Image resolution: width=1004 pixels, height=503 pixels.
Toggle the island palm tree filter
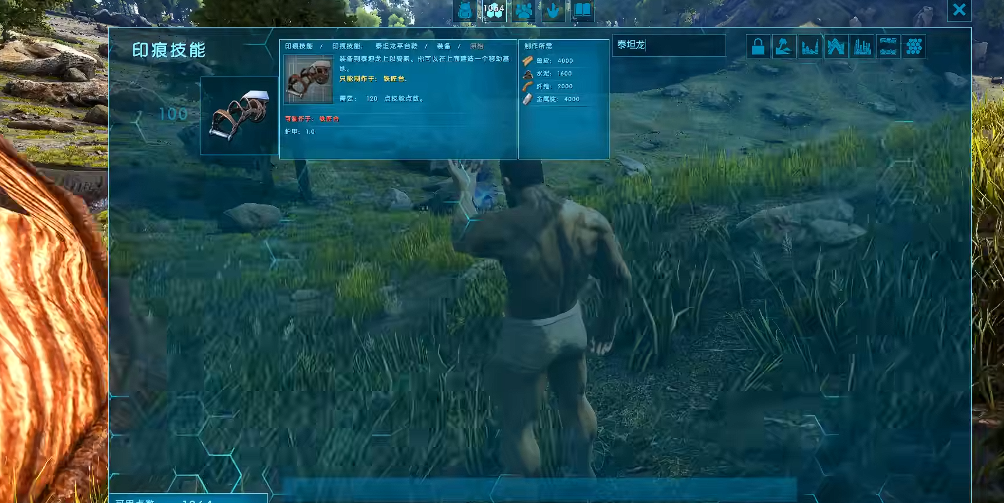click(784, 47)
